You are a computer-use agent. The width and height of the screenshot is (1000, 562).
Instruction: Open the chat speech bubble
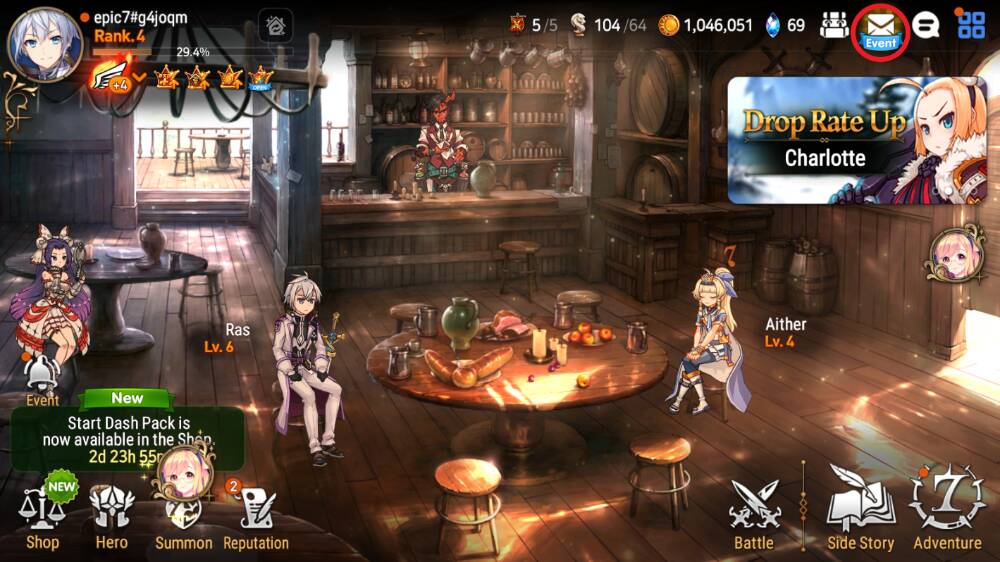coord(926,25)
